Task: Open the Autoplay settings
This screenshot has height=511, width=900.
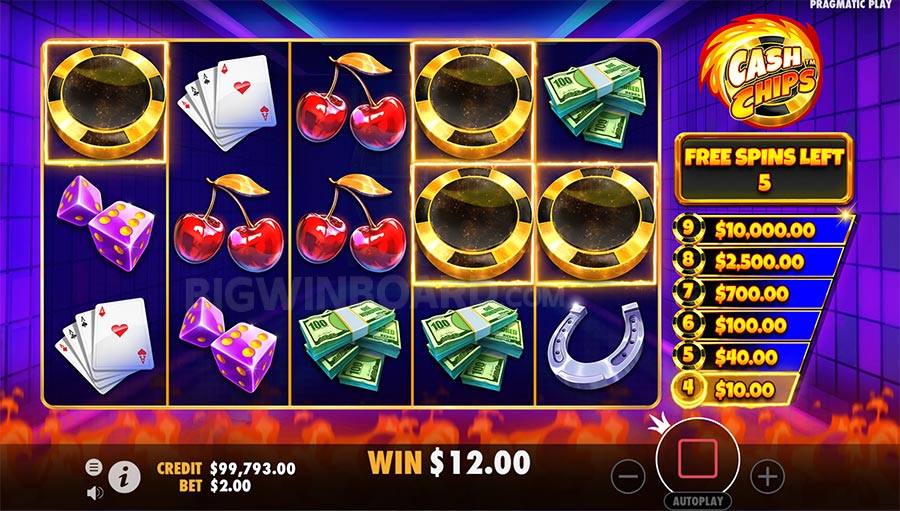Action: tap(697, 500)
